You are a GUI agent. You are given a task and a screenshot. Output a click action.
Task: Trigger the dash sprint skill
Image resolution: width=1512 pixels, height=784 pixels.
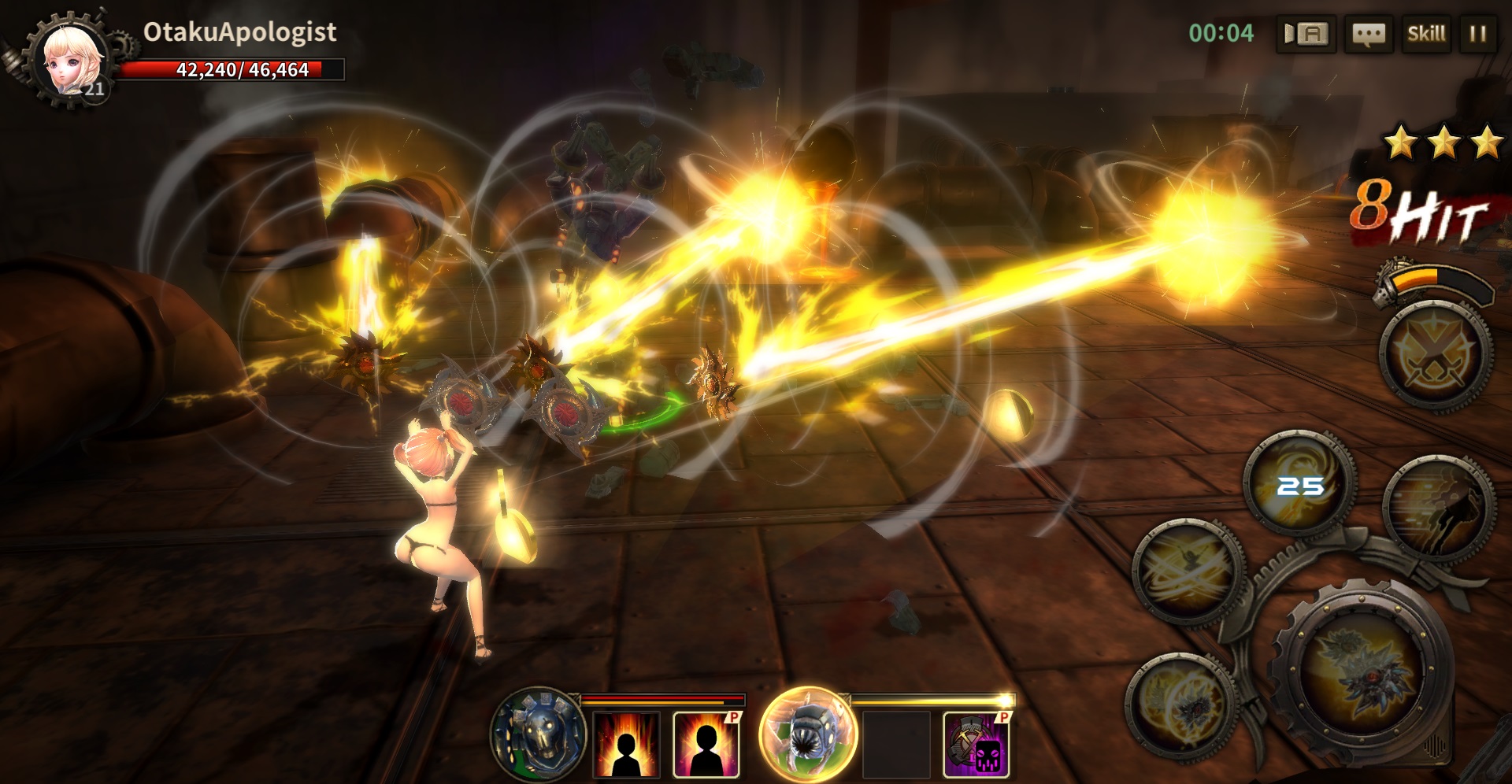(1438, 508)
